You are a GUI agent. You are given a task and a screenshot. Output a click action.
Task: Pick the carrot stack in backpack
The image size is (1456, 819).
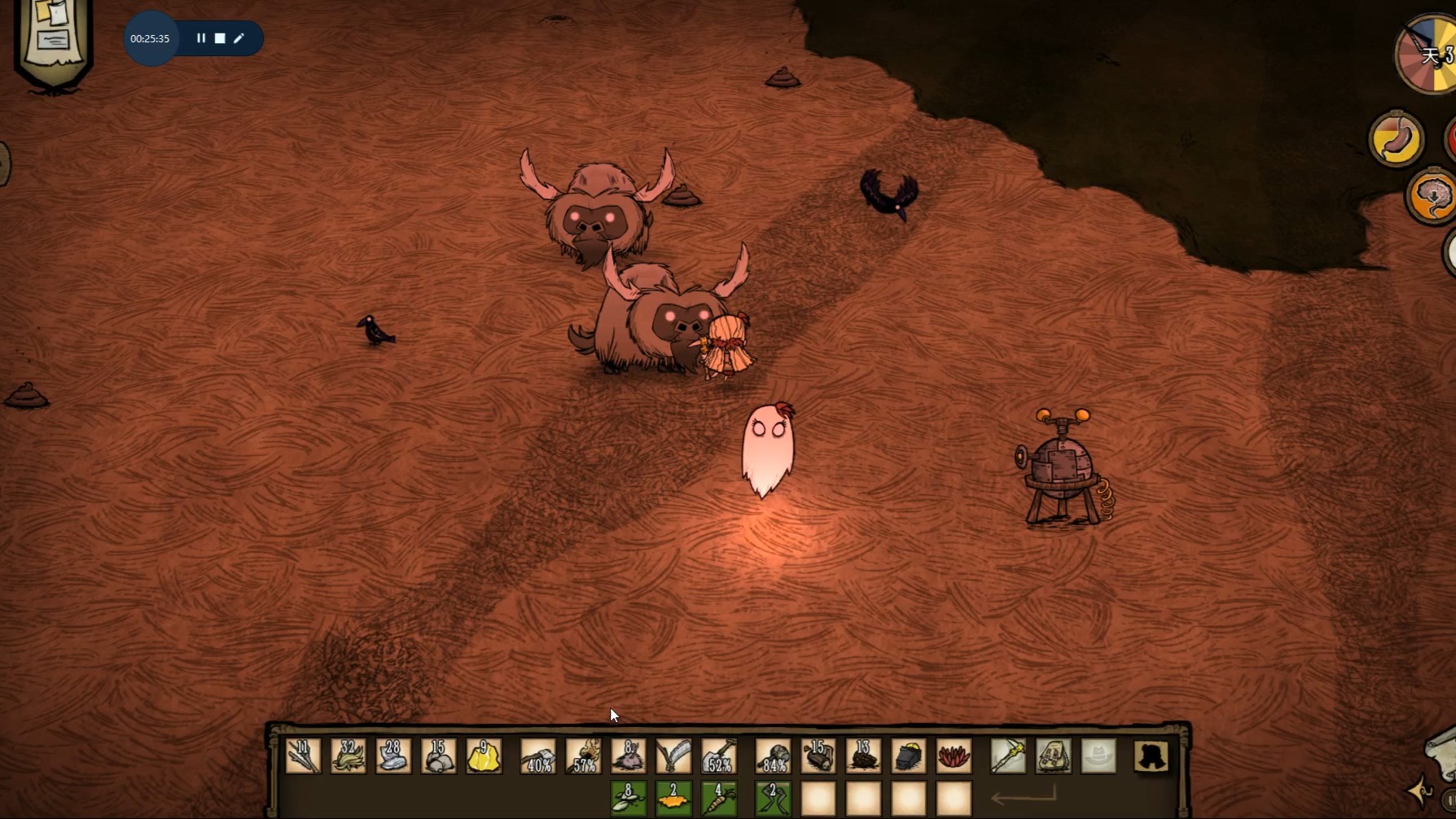point(719,798)
